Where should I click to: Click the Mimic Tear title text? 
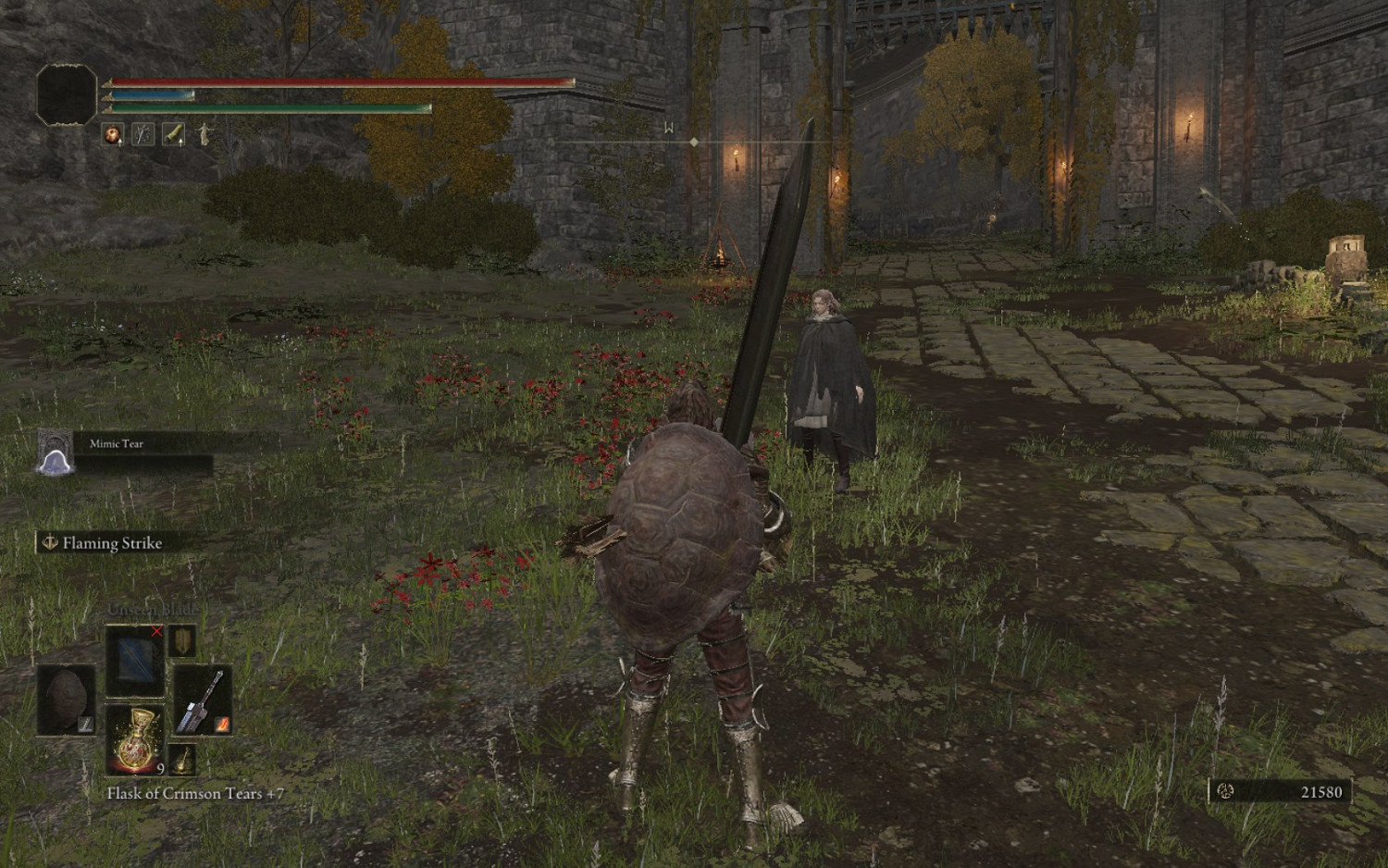point(115,443)
